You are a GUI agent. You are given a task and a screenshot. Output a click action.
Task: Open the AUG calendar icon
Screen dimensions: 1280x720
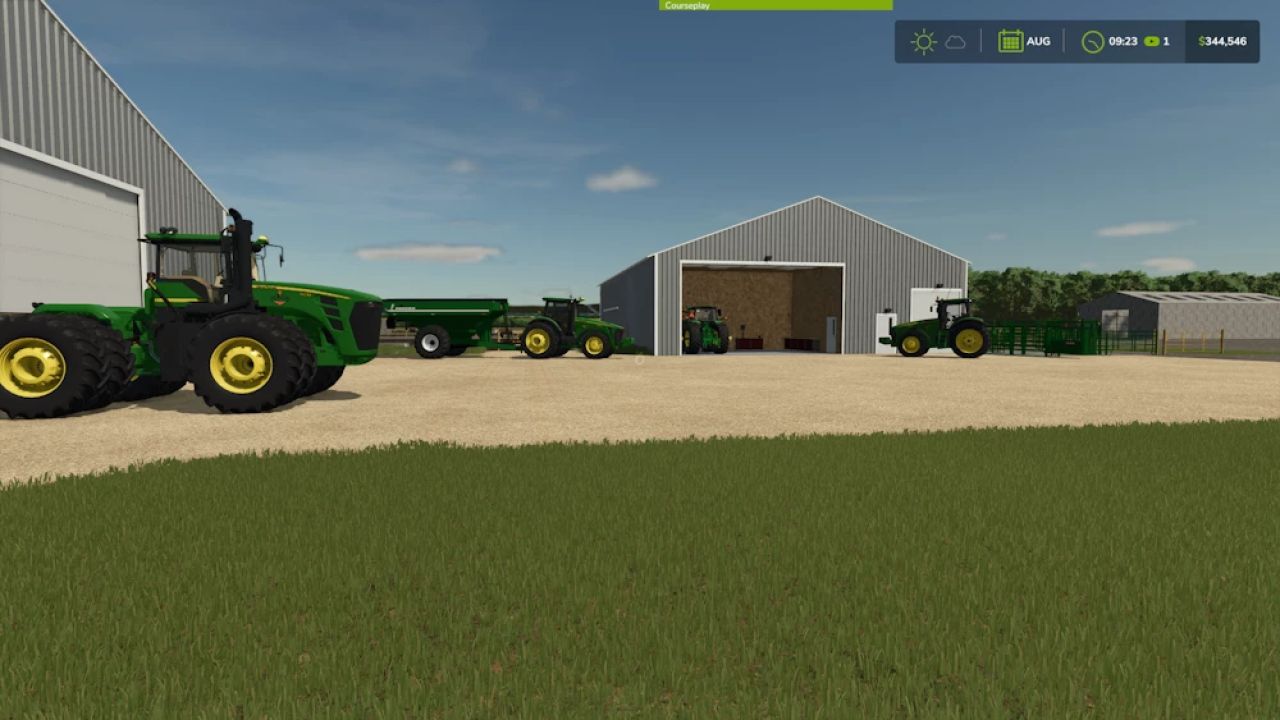click(x=1012, y=41)
